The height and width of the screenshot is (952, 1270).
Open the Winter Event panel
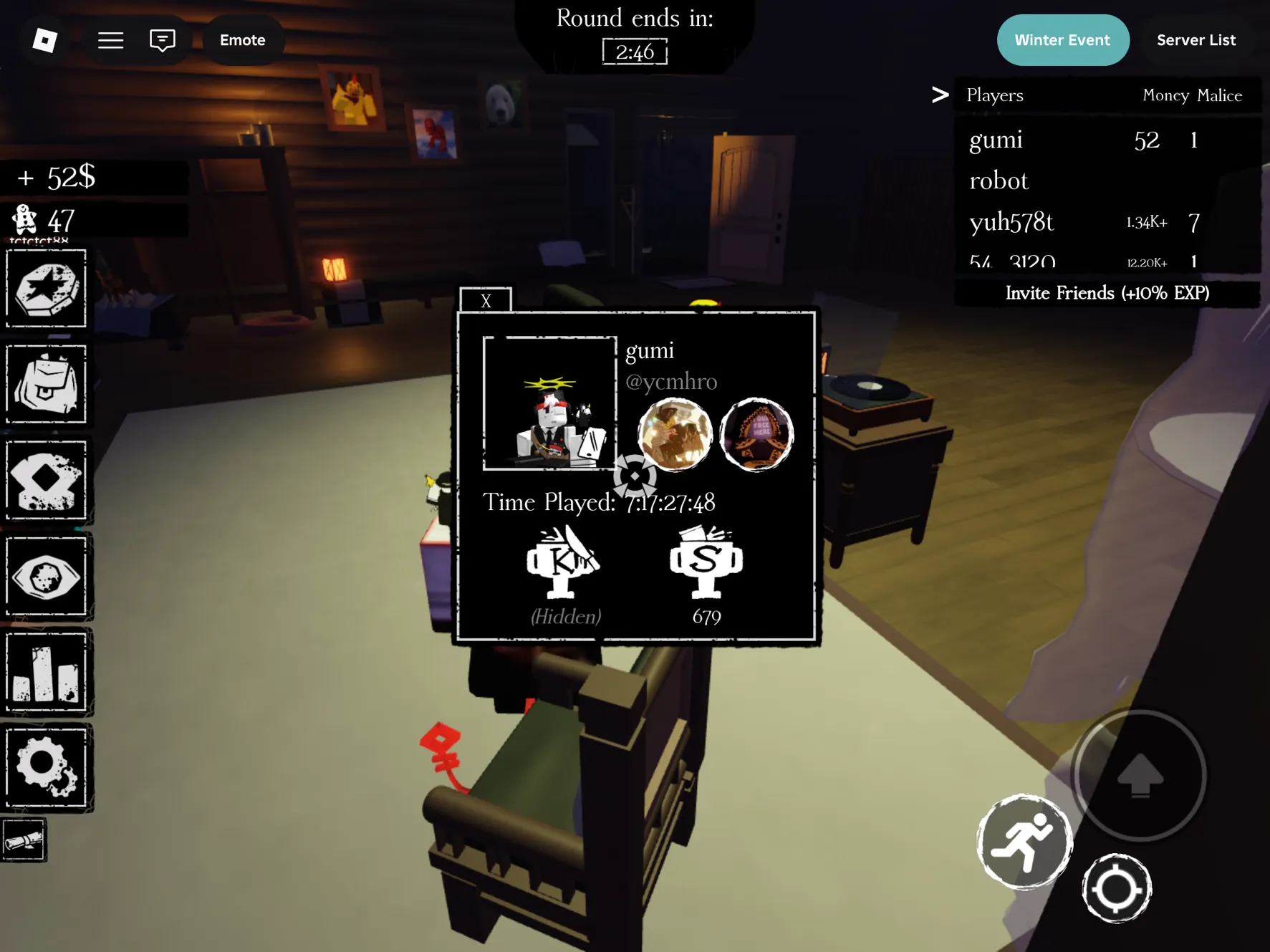tap(1062, 40)
